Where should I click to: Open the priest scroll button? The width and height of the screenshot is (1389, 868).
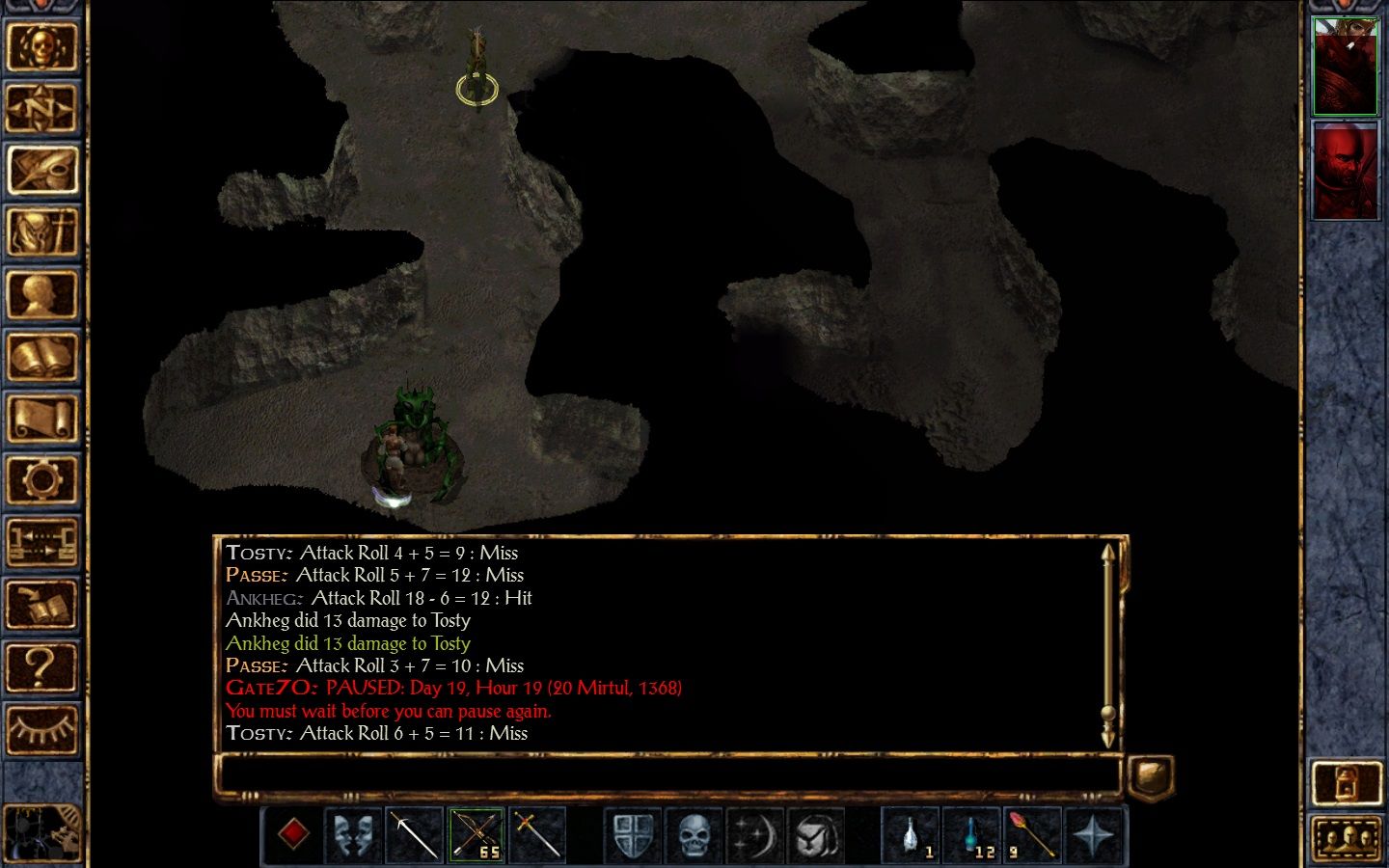pyautogui.click(x=41, y=419)
